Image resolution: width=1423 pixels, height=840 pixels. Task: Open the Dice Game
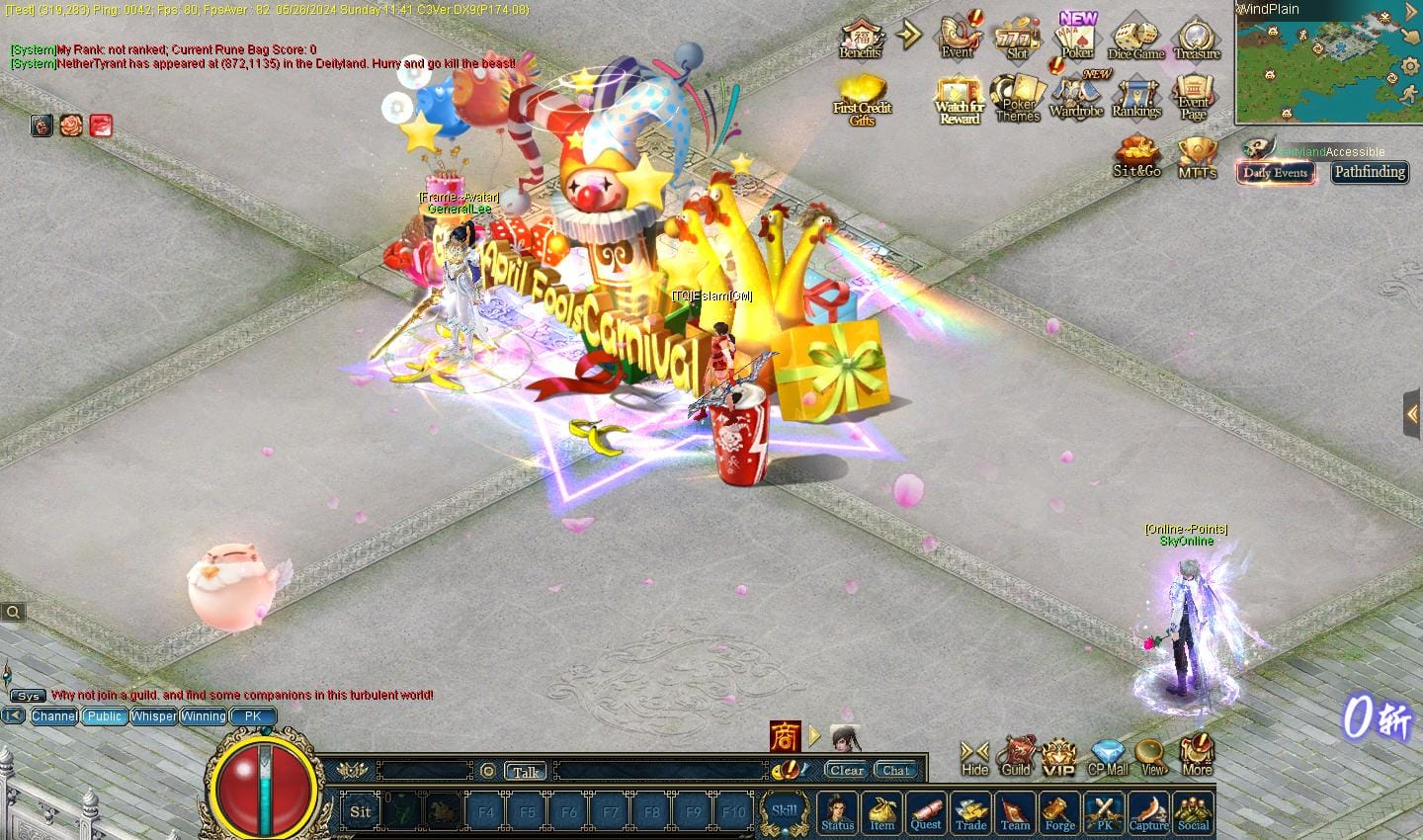click(1135, 40)
